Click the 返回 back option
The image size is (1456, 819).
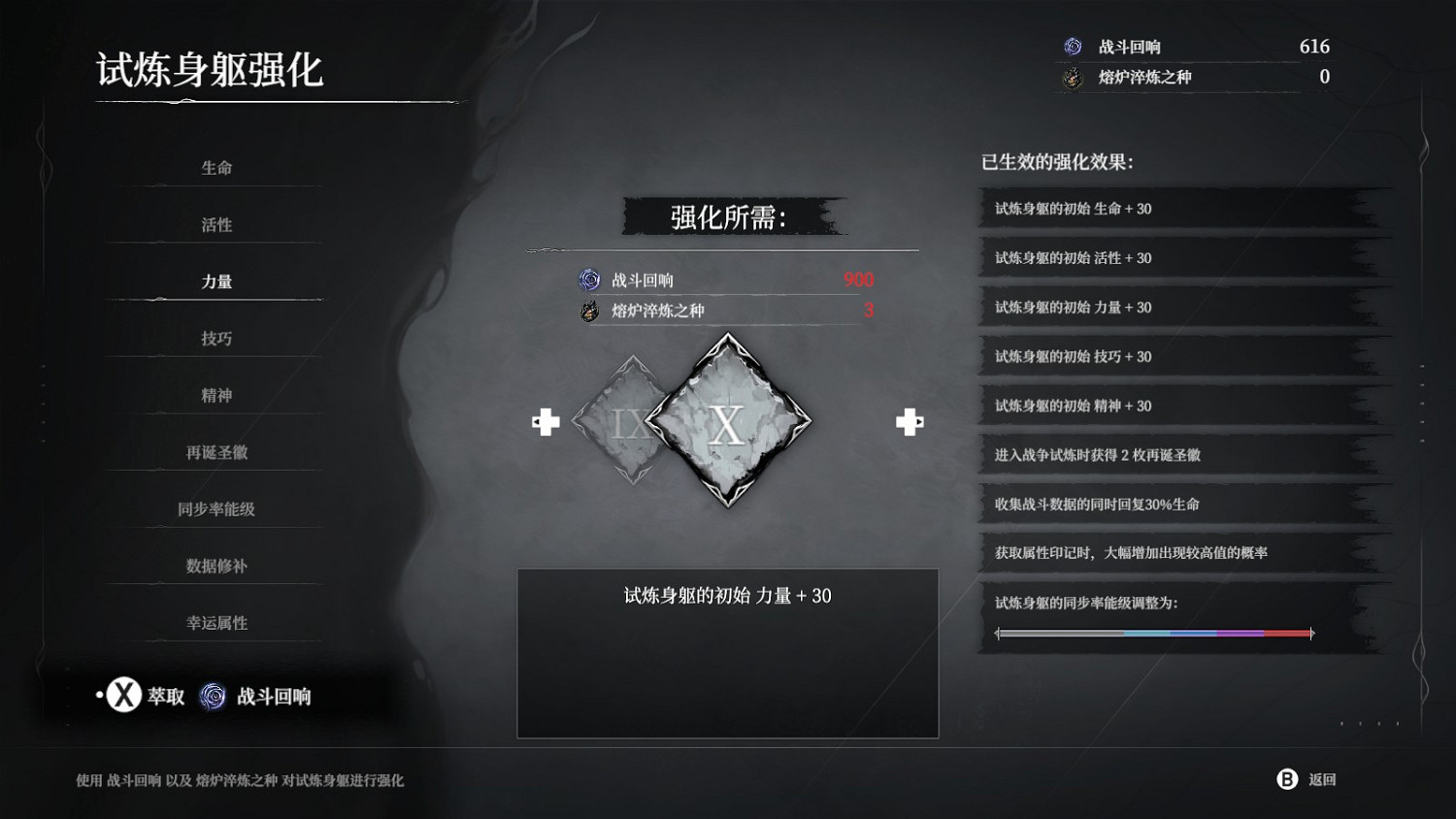[x=1322, y=779]
